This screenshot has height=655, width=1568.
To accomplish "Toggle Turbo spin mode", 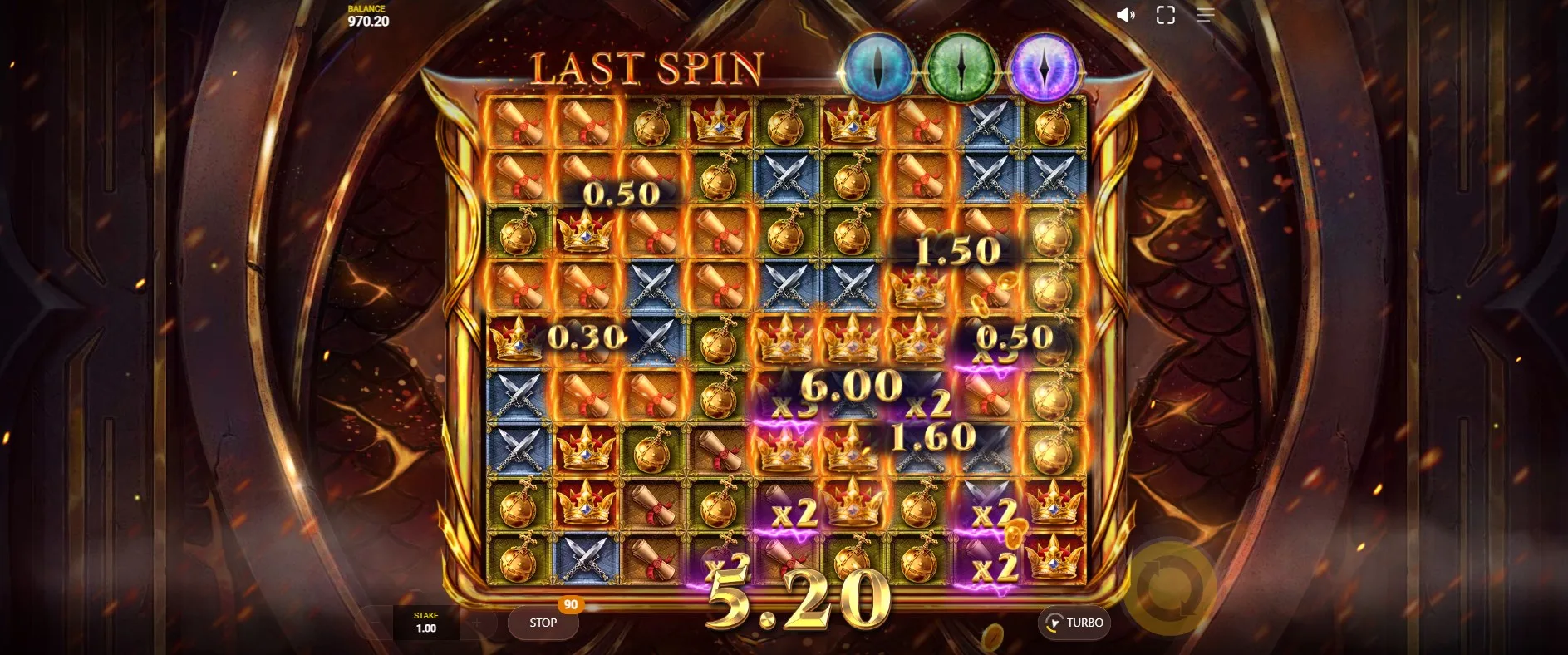I will tap(1074, 623).
